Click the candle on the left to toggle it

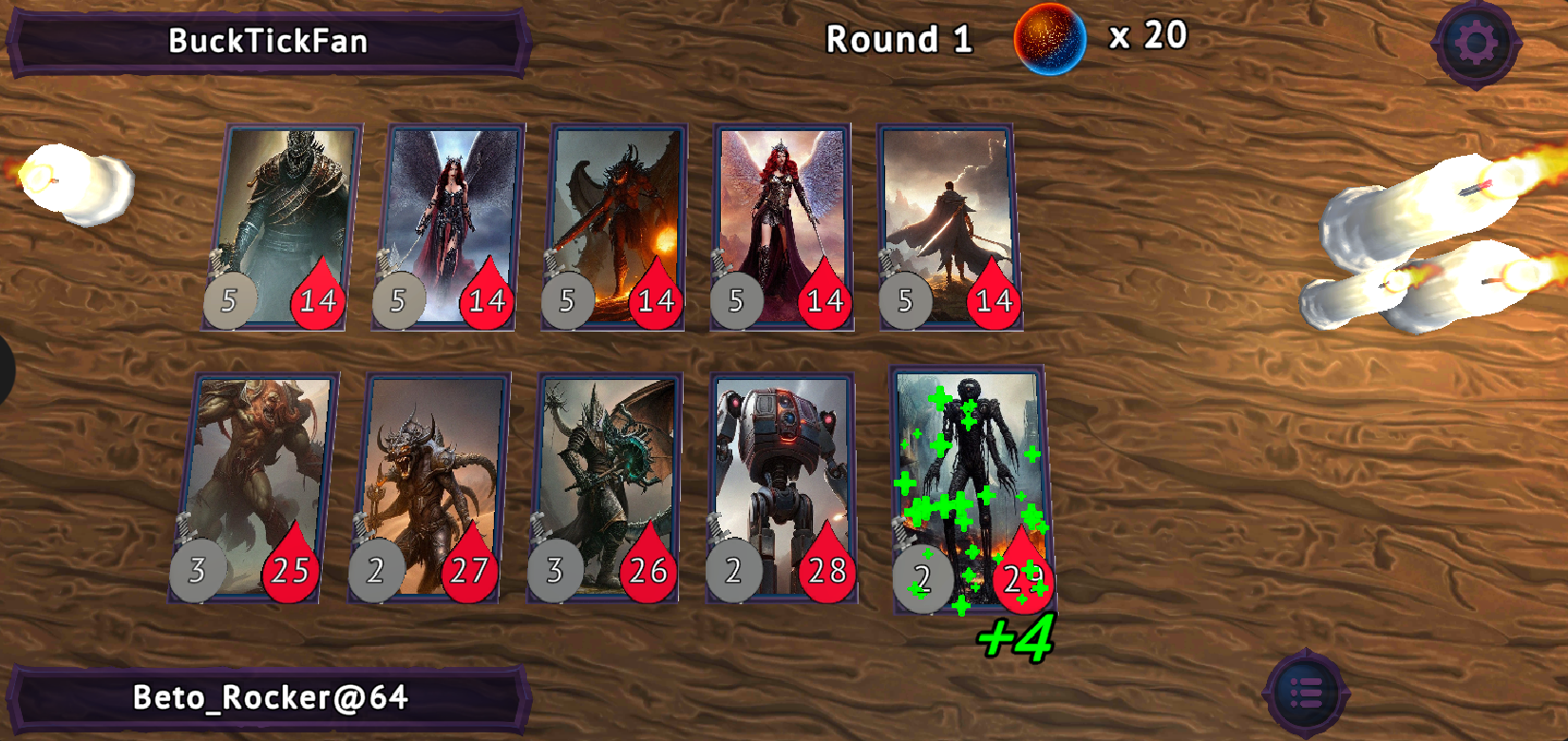point(76,180)
